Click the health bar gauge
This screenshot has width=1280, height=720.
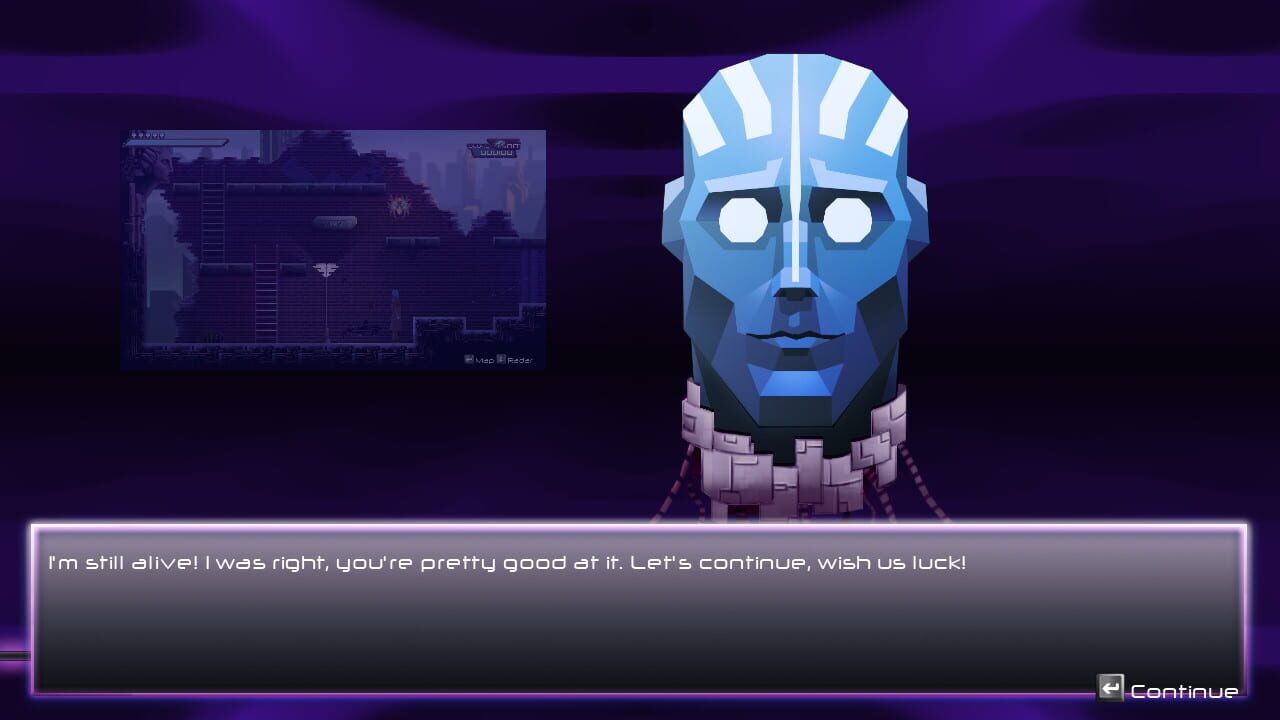[177, 142]
